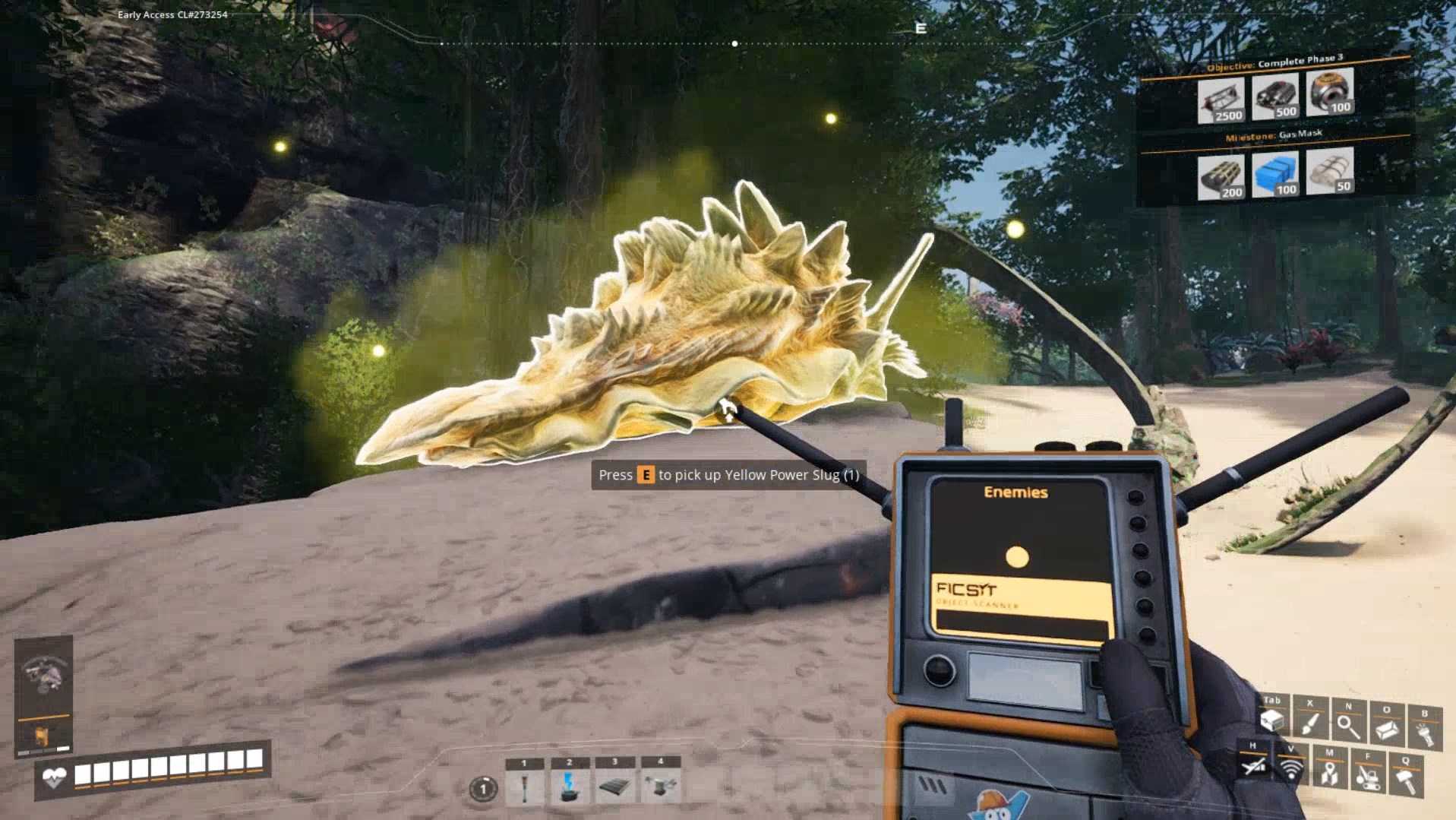
Task: Click the objective item requiring 2500
Action: pyautogui.click(x=1221, y=100)
